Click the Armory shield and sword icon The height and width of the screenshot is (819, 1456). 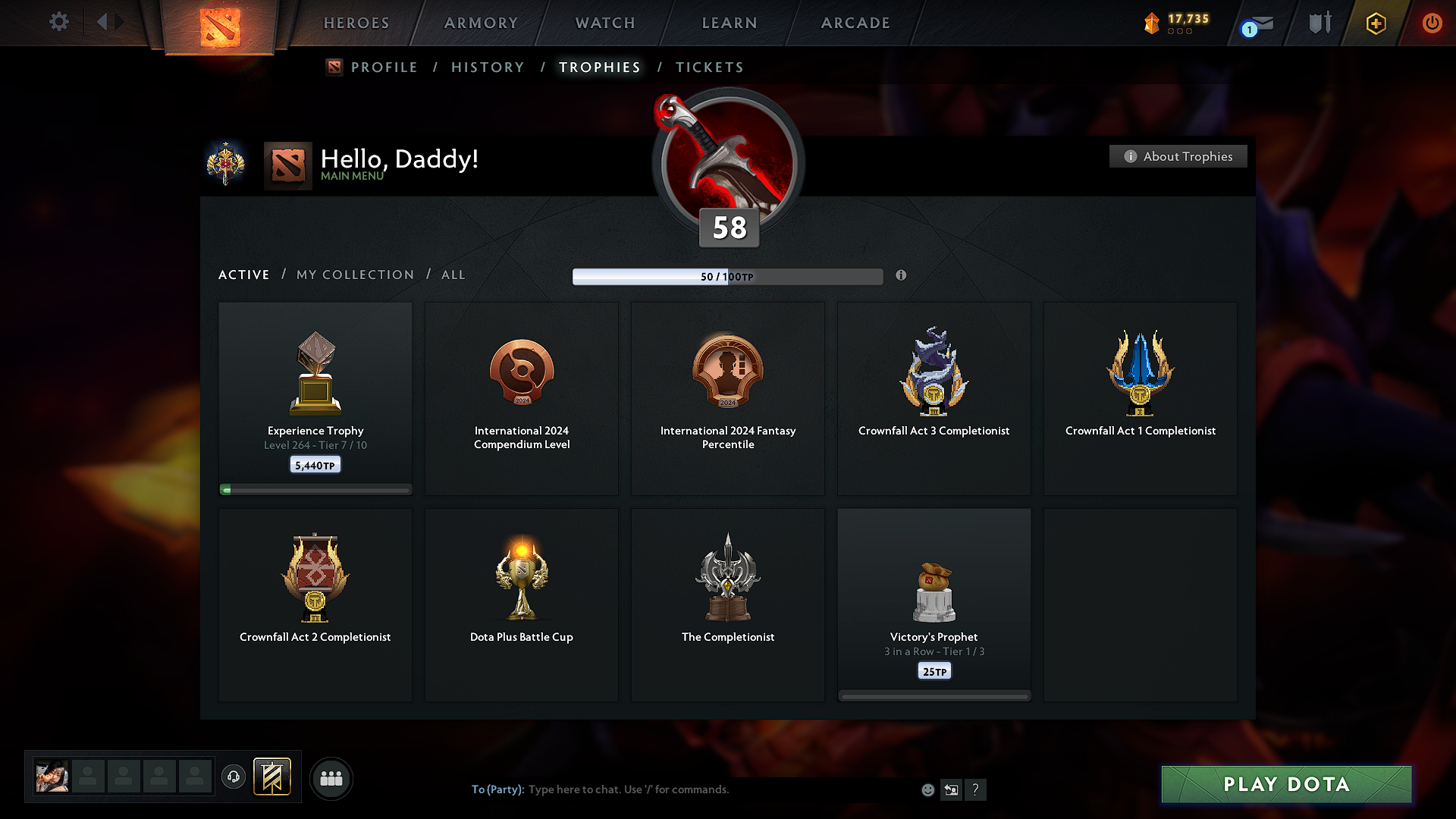1319,23
